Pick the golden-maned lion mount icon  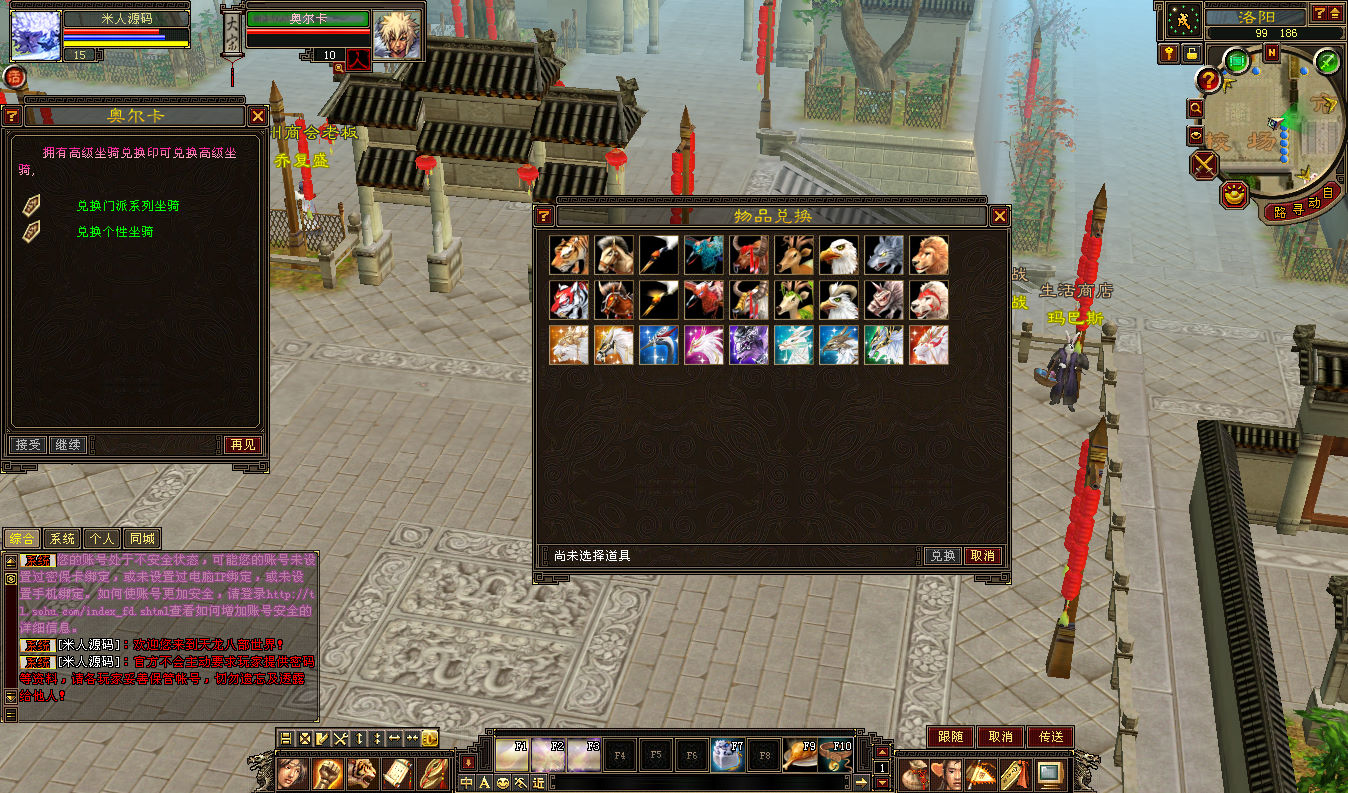(929, 255)
